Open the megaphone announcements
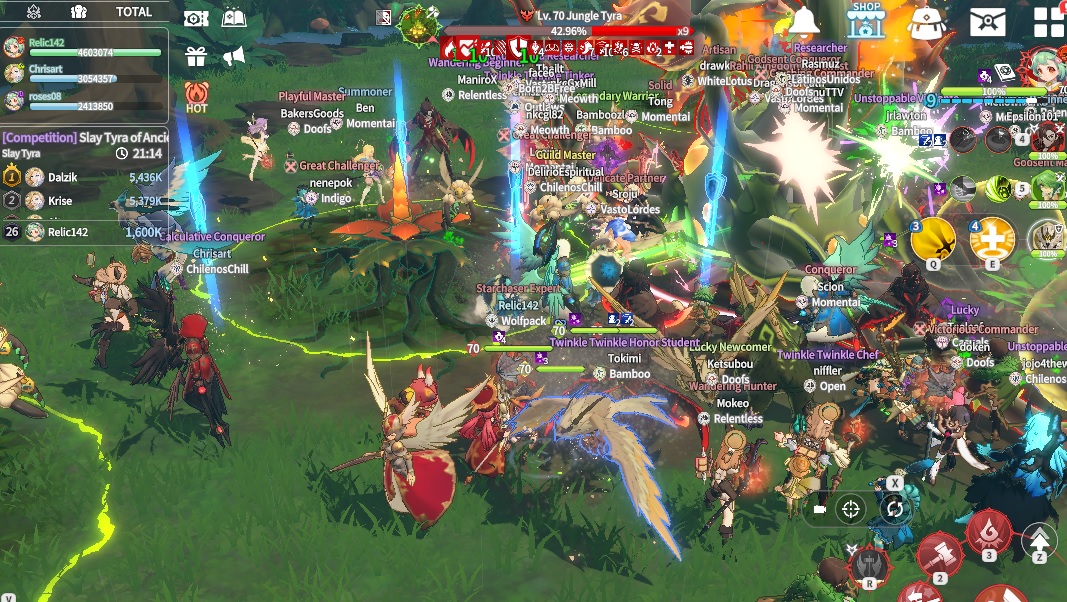This screenshot has width=1067, height=602. (234, 56)
